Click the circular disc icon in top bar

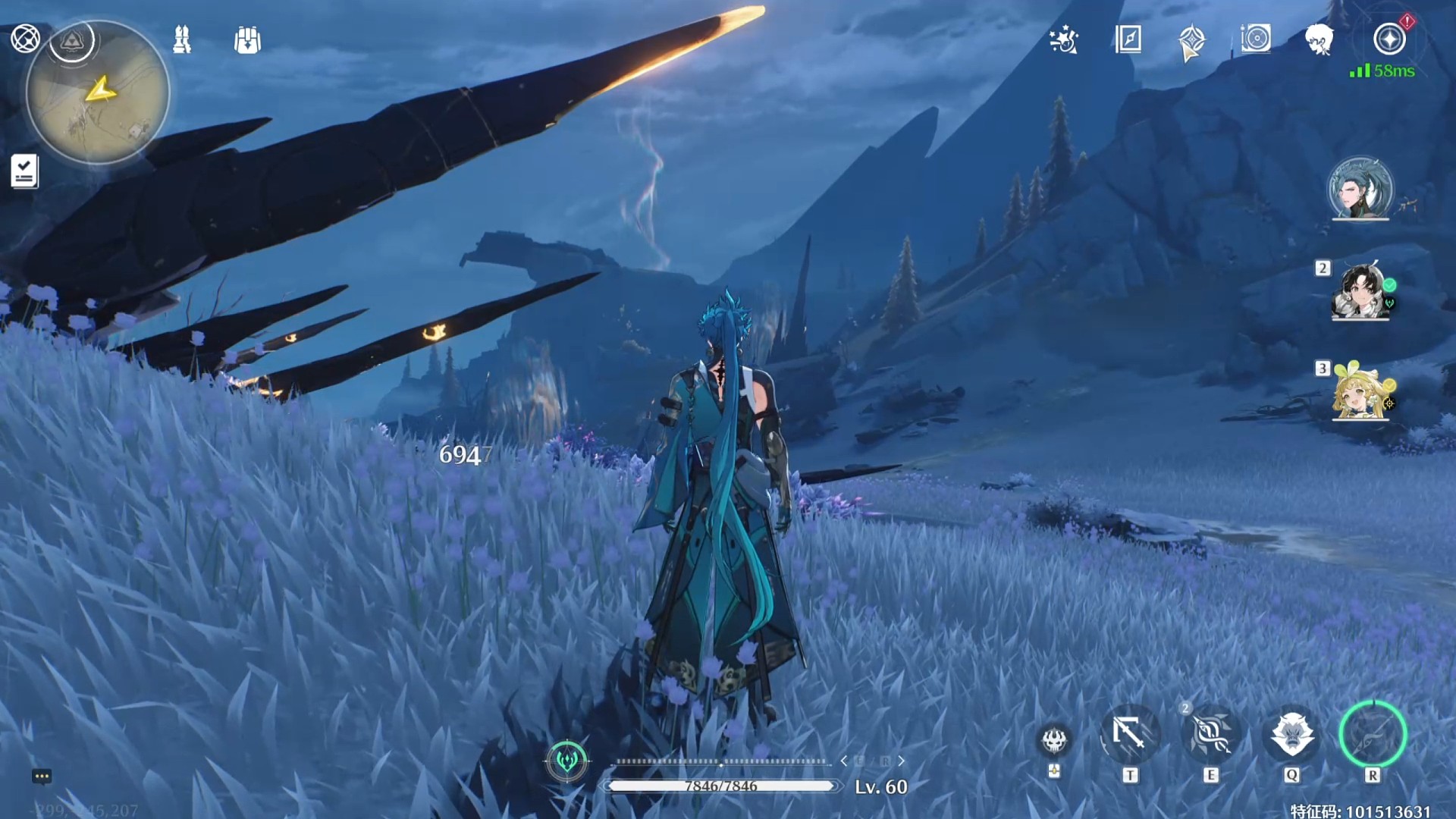[x=1256, y=39]
